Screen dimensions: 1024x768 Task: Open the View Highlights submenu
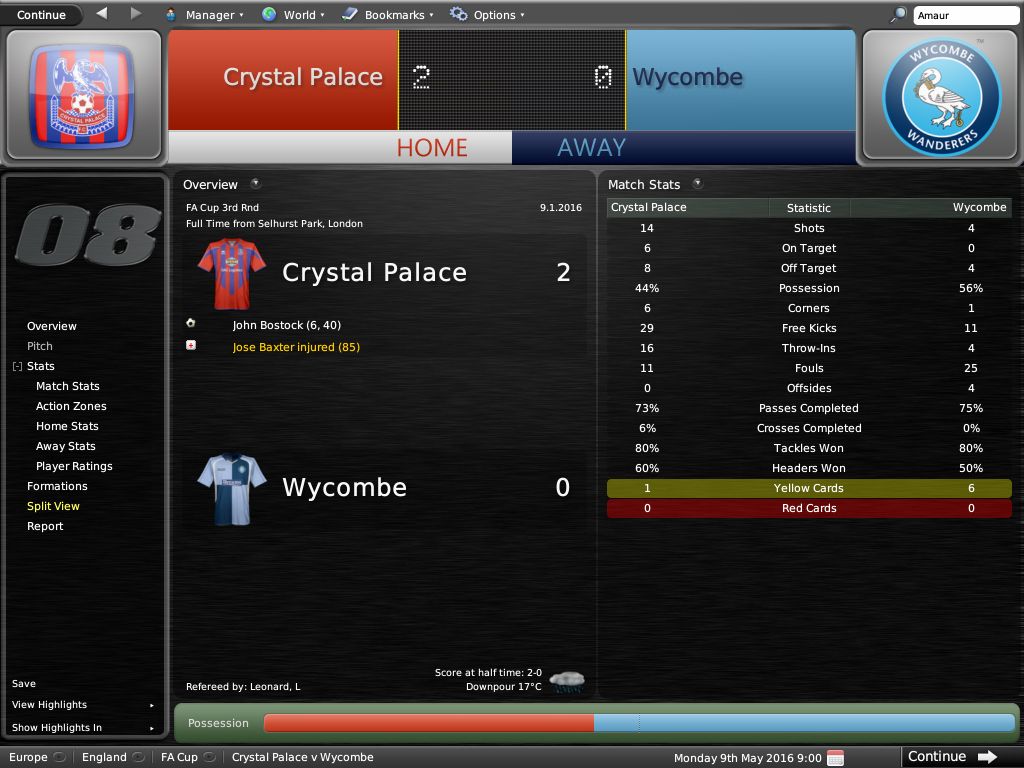(50, 705)
